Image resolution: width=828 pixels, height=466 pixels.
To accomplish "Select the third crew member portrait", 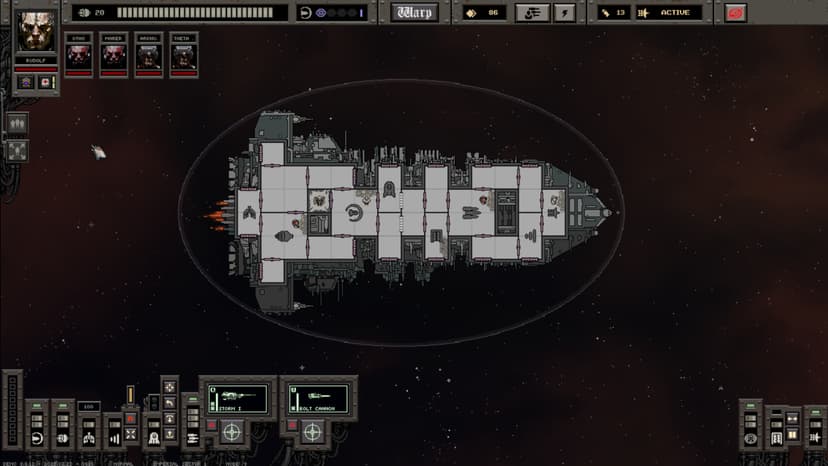I will click(x=149, y=55).
